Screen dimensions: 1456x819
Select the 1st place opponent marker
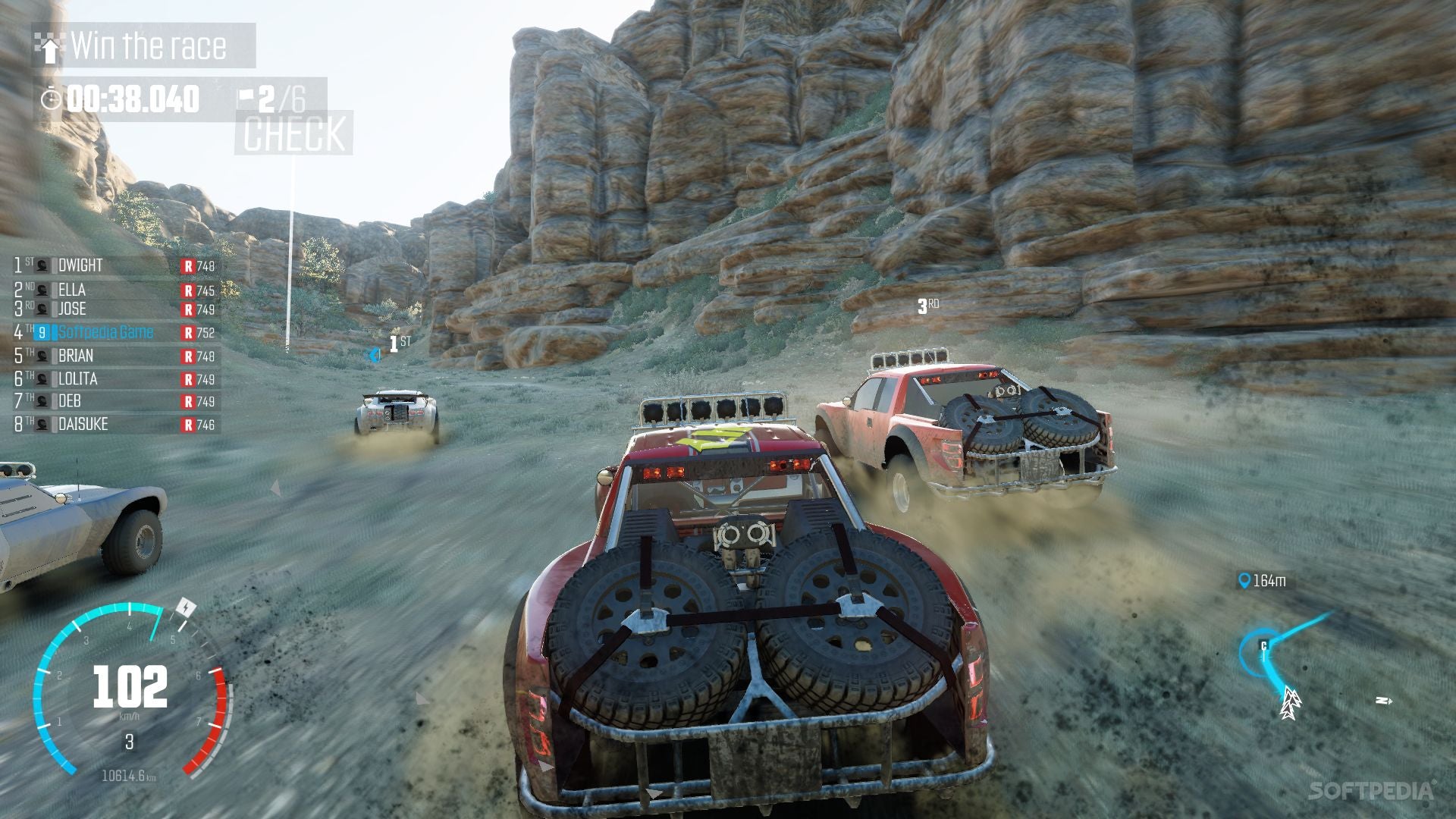click(x=399, y=344)
